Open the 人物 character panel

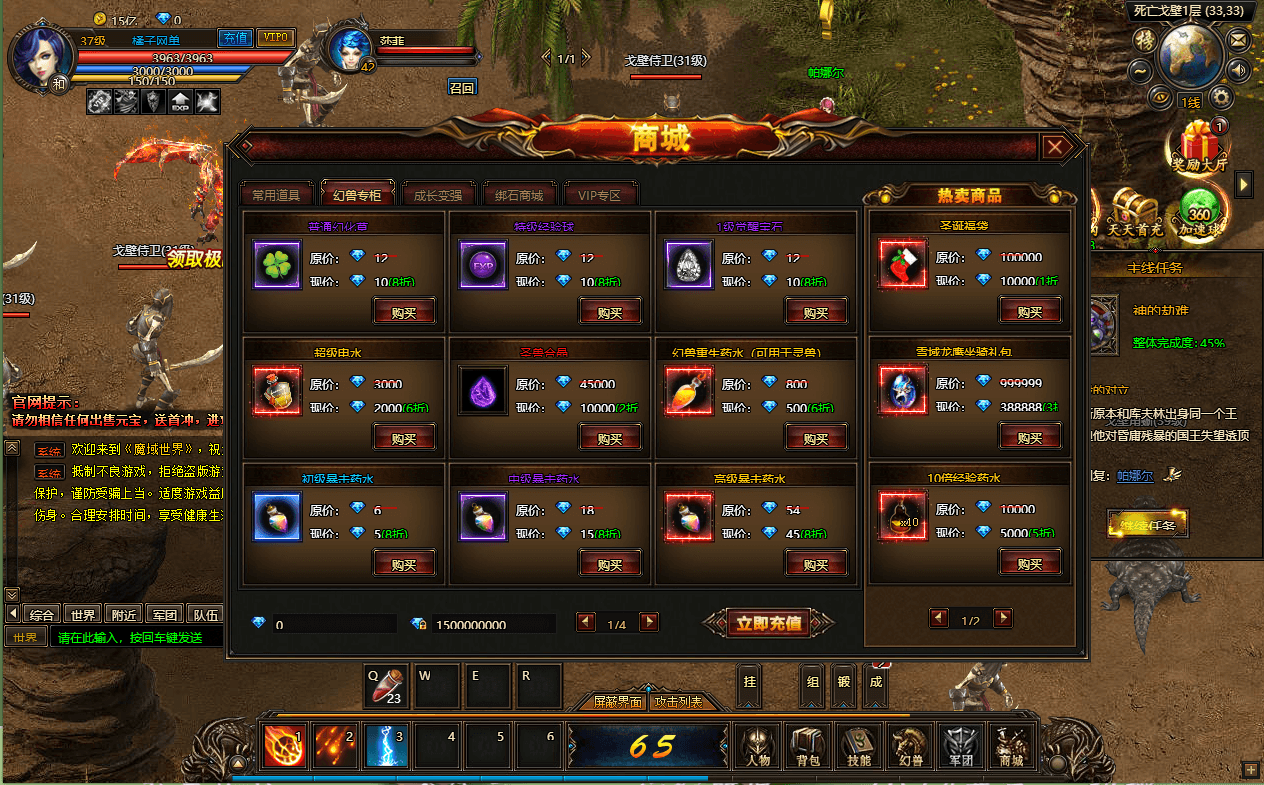tap(757, 746)
